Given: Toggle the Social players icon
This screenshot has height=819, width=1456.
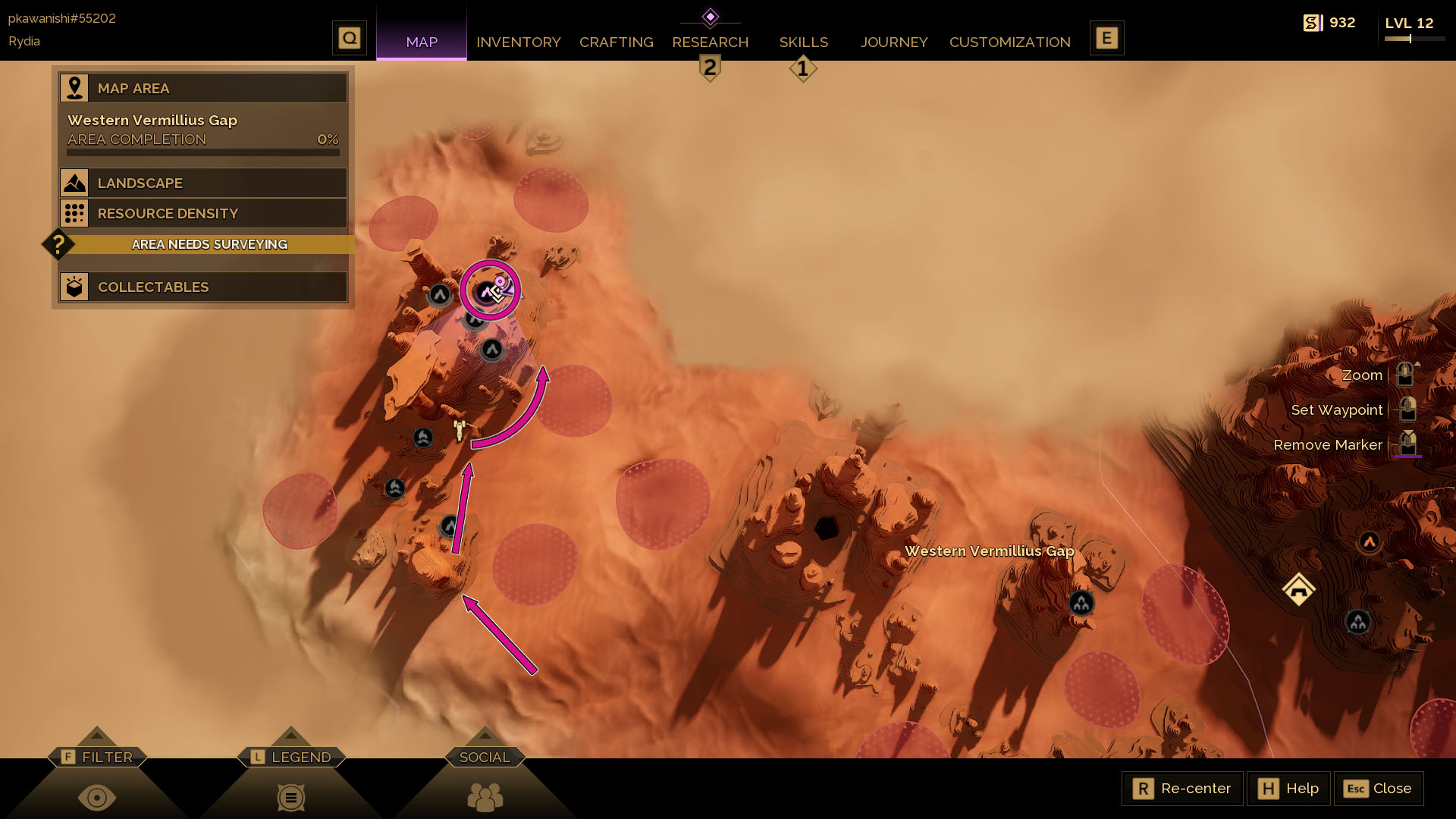Looking at the screenshot, I should [x=485, y=798].
